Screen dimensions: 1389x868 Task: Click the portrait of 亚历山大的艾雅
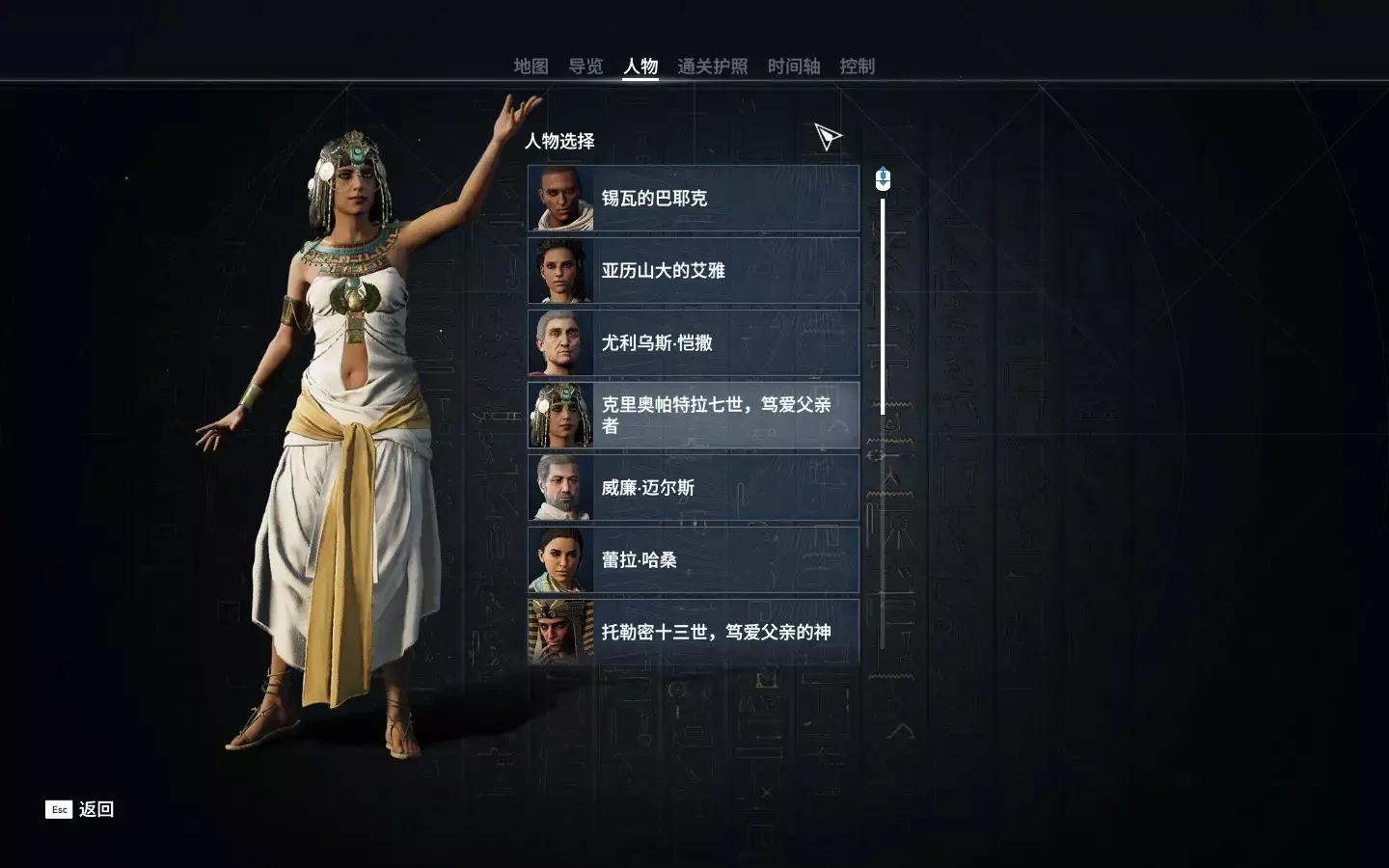[x=560, y=271]
